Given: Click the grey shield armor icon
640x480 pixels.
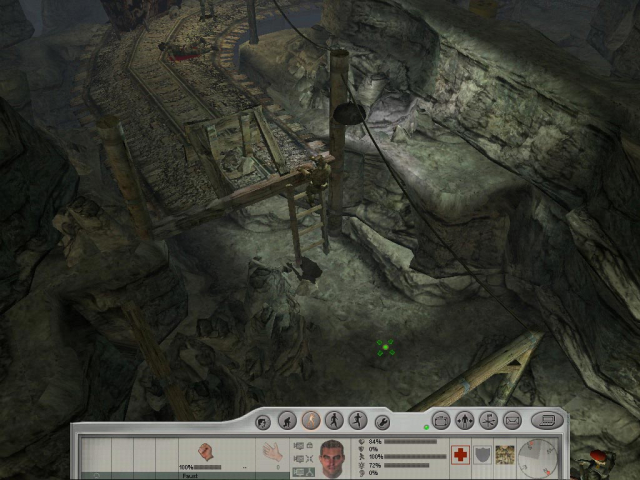Looking at the screenshot, I should (x=483, y=455).
